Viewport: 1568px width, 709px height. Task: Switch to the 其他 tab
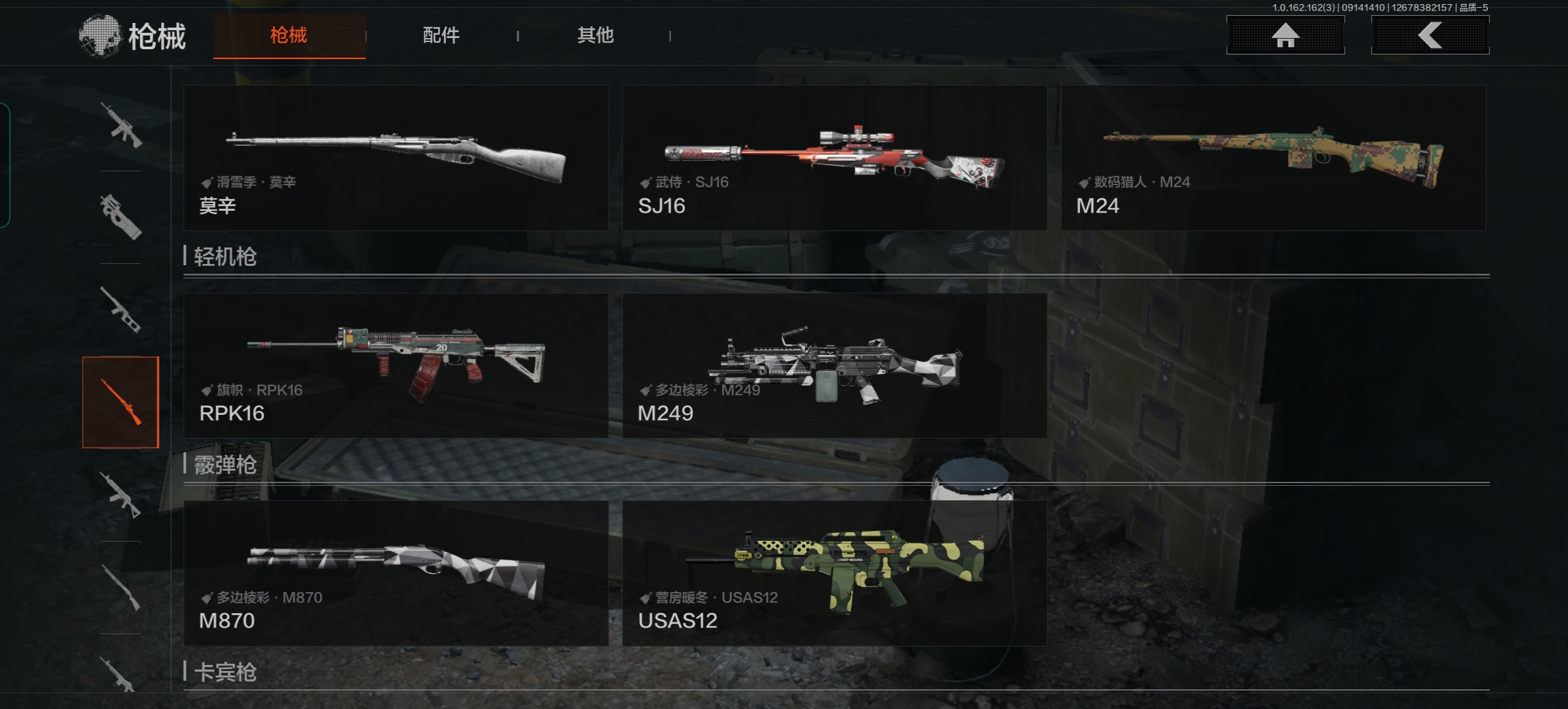(595, 35)
